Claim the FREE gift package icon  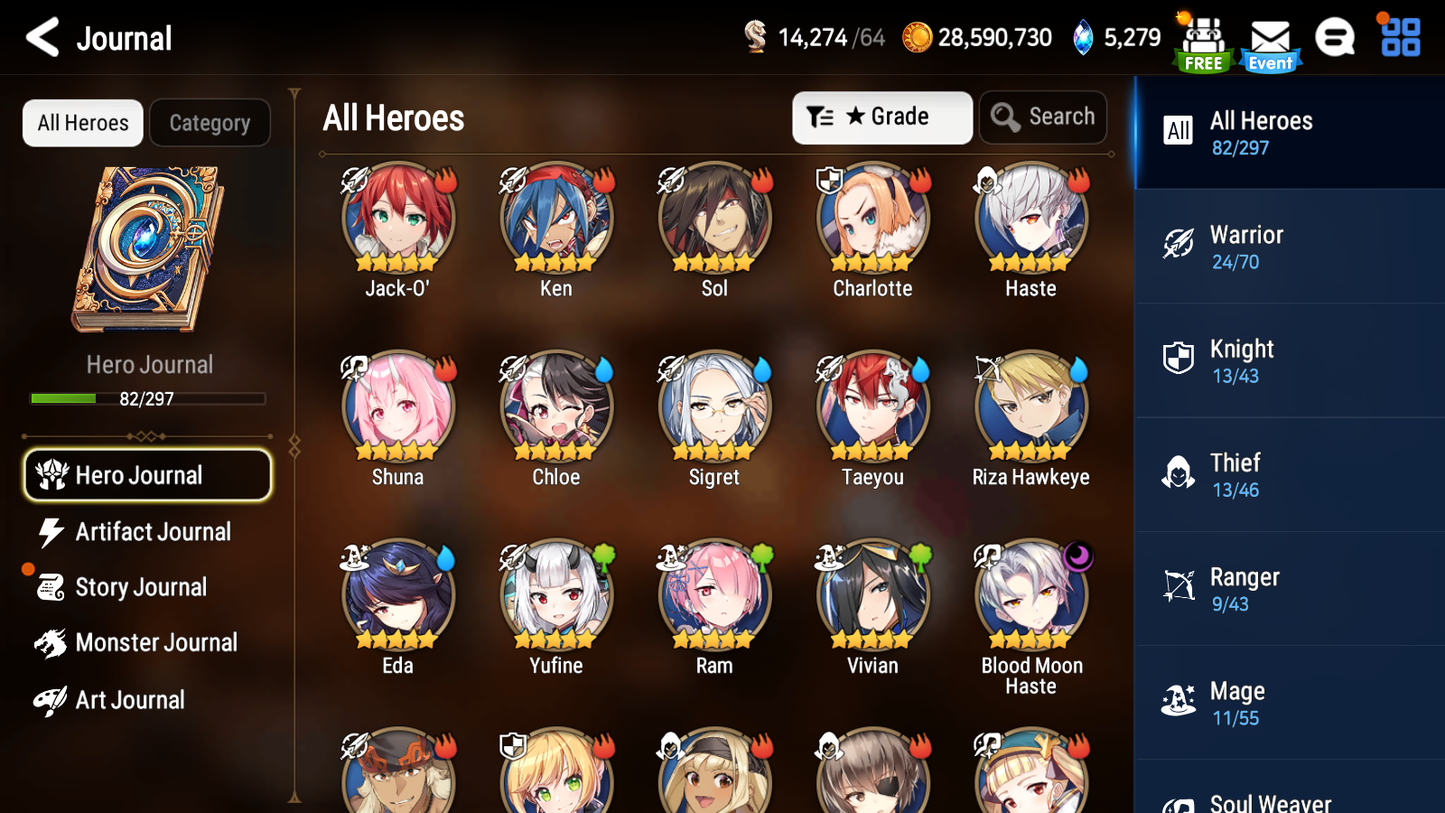click(x=1202, y=38)
